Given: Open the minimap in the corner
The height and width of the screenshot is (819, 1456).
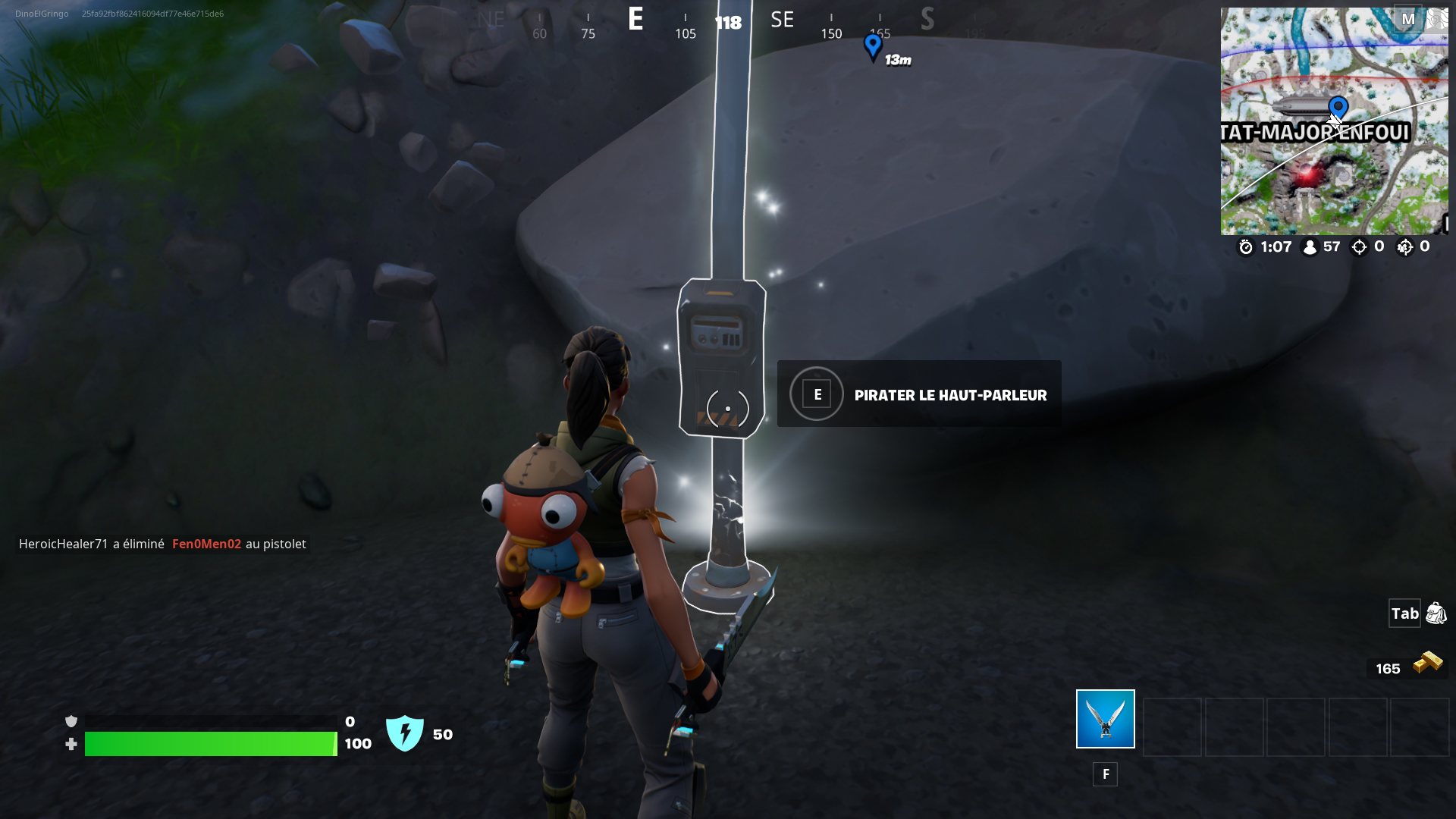Looking at the screenshot, I should point(1334,121).
